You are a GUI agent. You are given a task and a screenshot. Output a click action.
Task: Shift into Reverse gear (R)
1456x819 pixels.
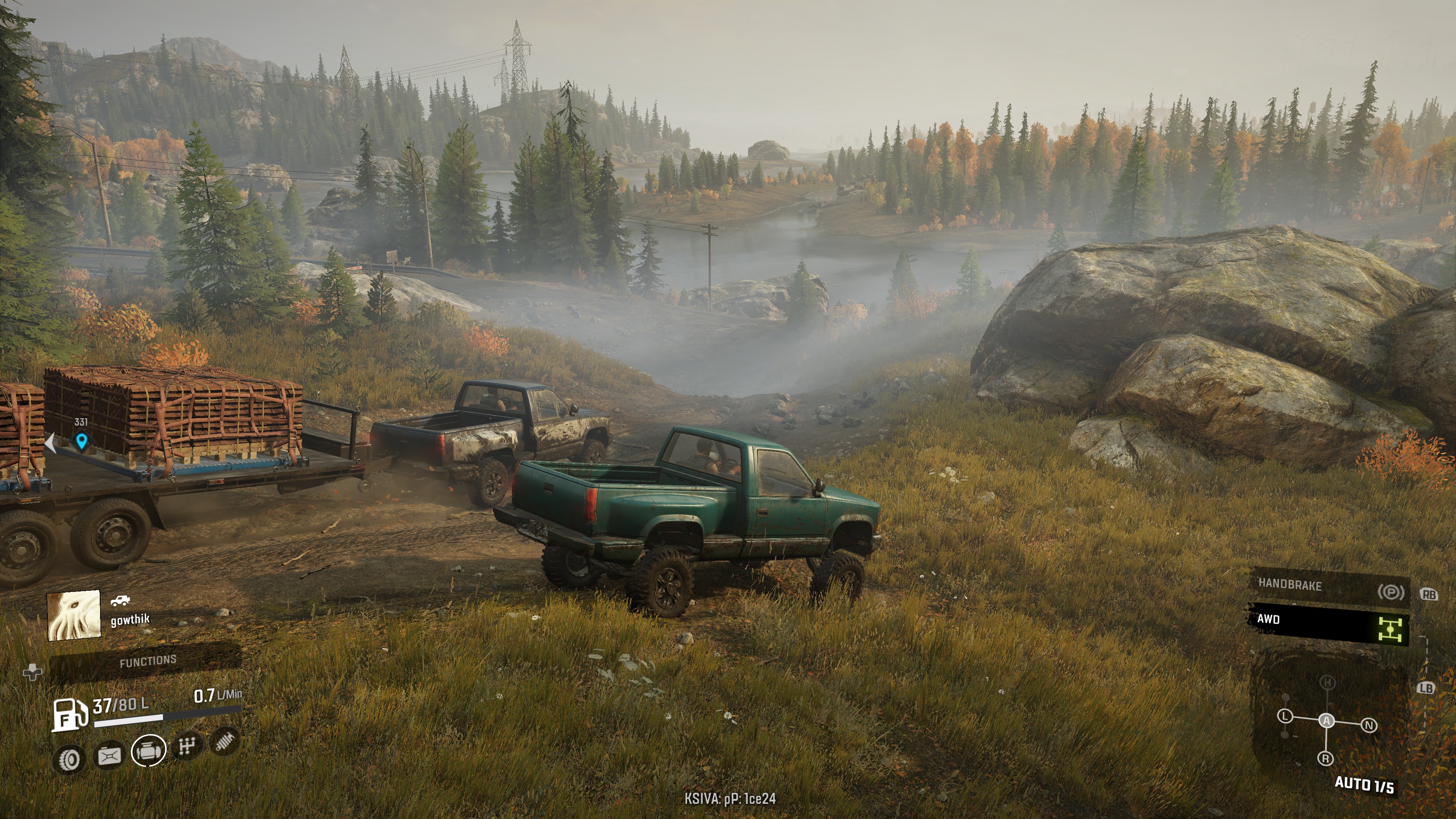[x=1326, y=758]
